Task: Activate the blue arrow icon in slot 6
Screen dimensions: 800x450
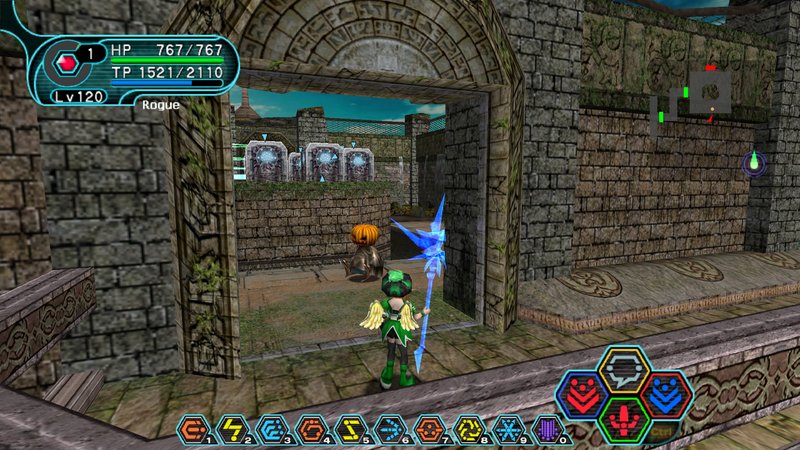Action: coord(387,429)
